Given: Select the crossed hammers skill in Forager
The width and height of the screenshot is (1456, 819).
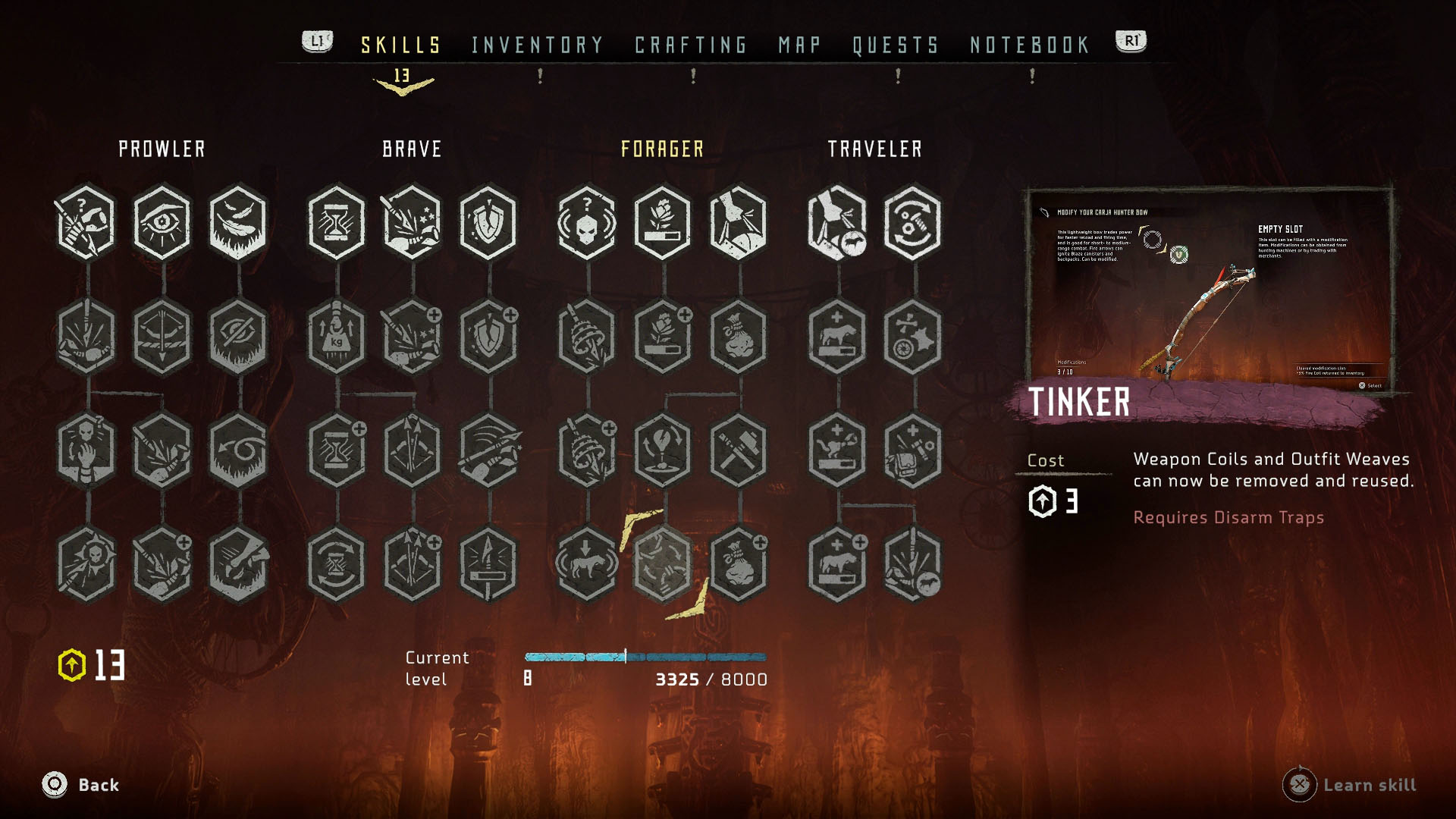Looking at the screenshot, I should pyautogui.click(x=739, y=450).
